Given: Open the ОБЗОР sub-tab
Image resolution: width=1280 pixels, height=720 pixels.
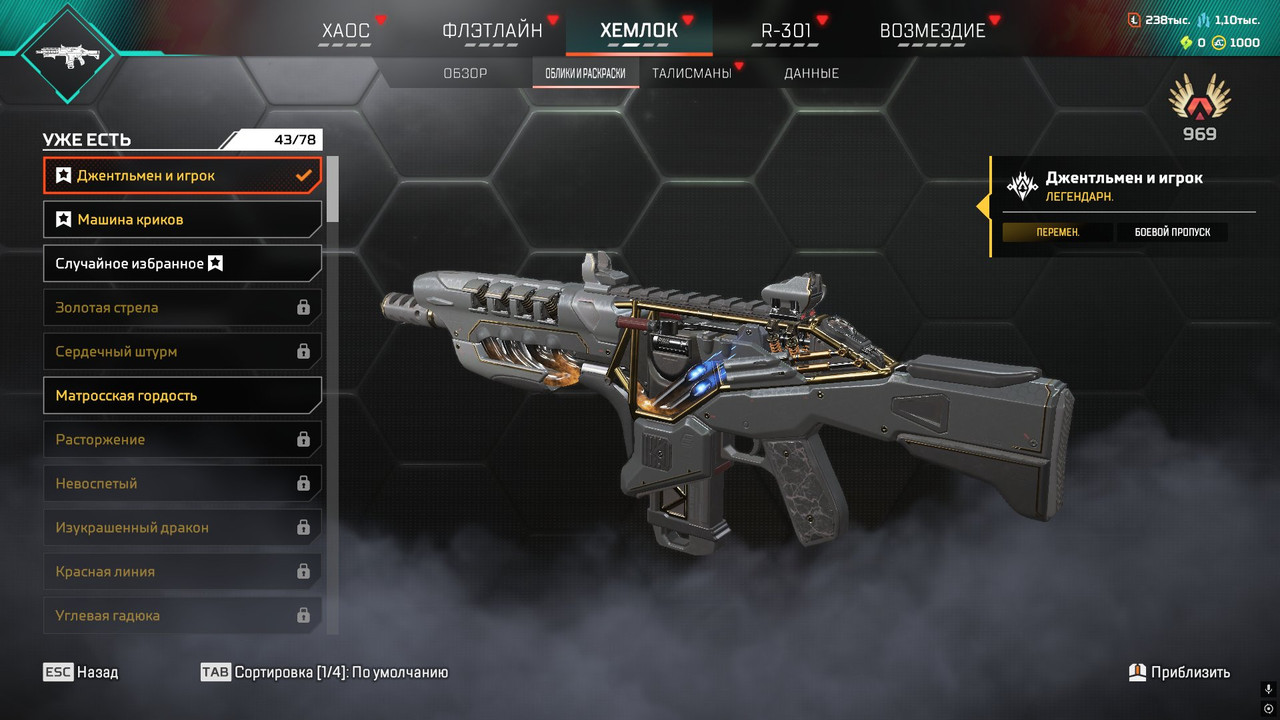Looking at the screenshot, I should click(x=465, y=73).
